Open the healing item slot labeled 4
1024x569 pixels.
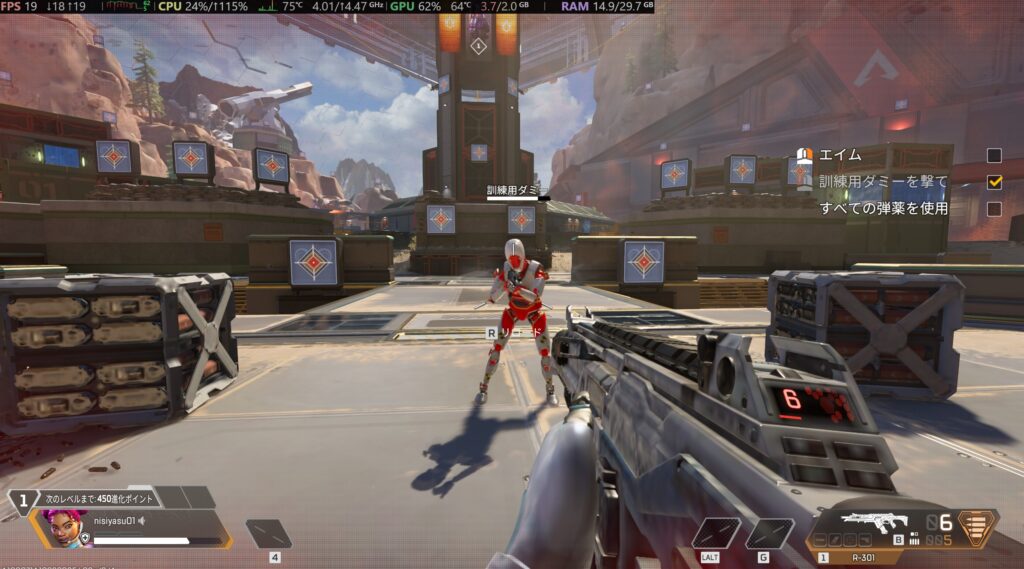coord(269,533)
